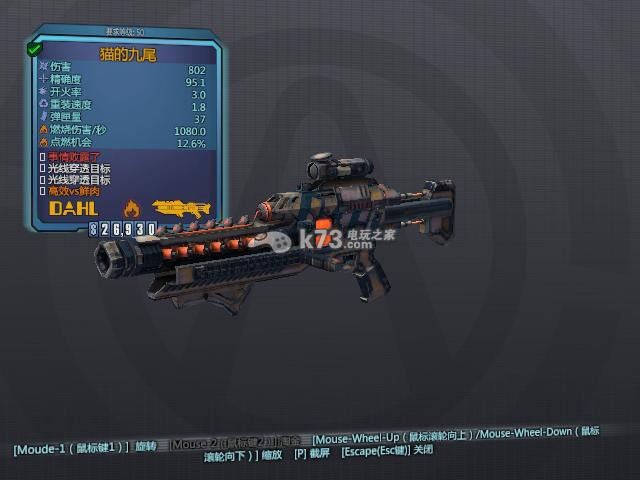
Task: Click the DAHL manufacturer logo
Action: click(x=73, y=208)
